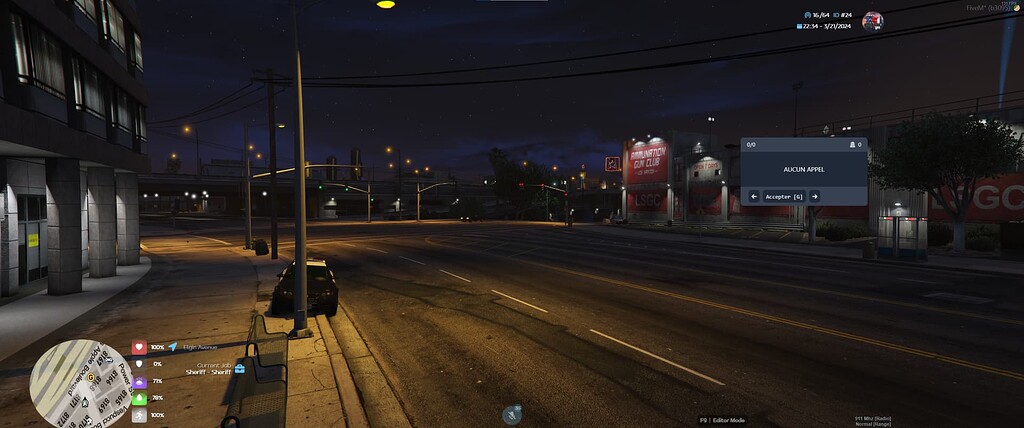
Task: Click the purple hunger dish icon
Action: pyautogui.click(x=139, y=381)
